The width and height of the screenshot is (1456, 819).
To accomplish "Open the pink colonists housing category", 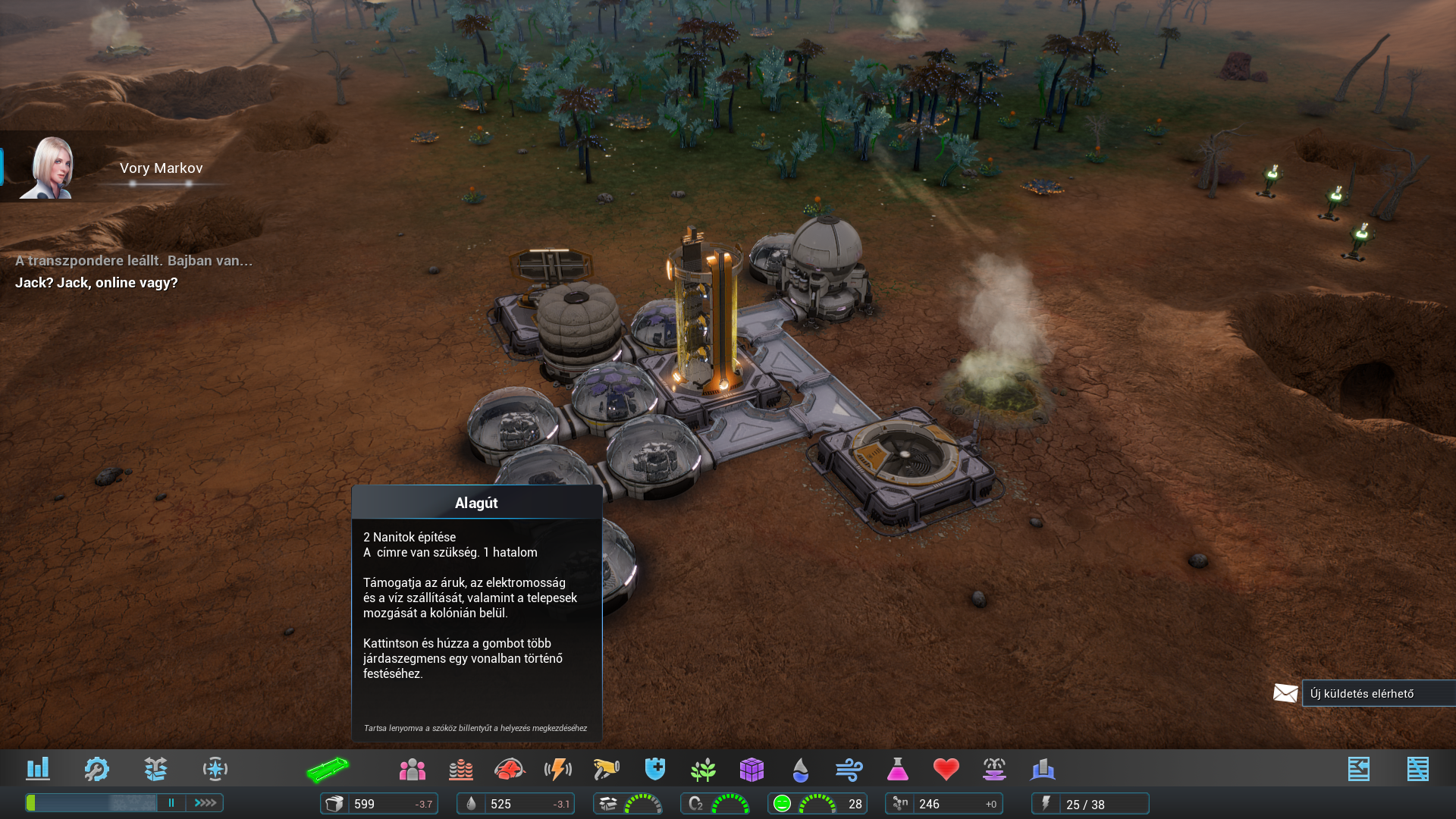I will click(x=413, y=770).
